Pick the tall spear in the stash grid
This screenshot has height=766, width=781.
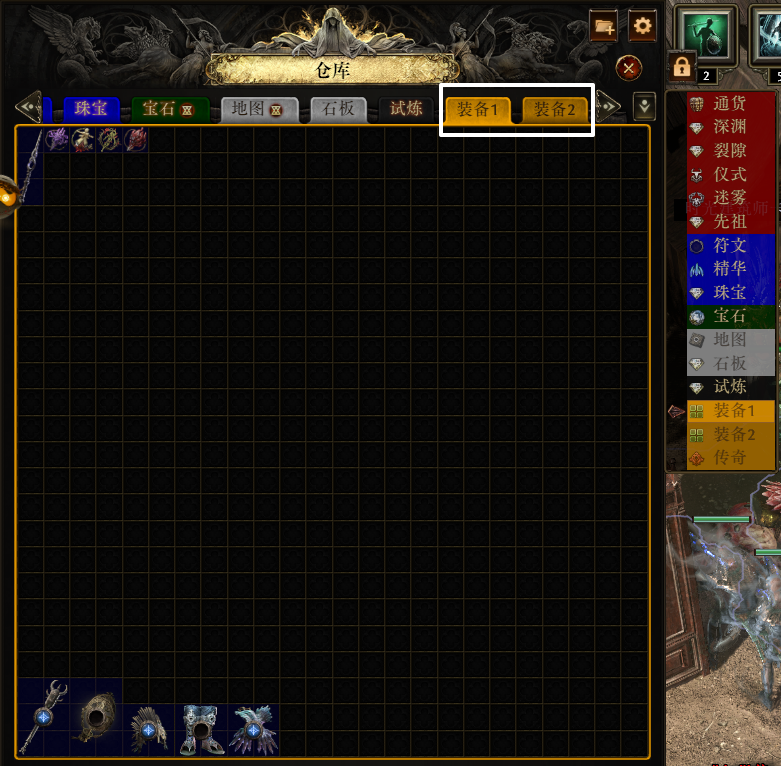point(30,165)
